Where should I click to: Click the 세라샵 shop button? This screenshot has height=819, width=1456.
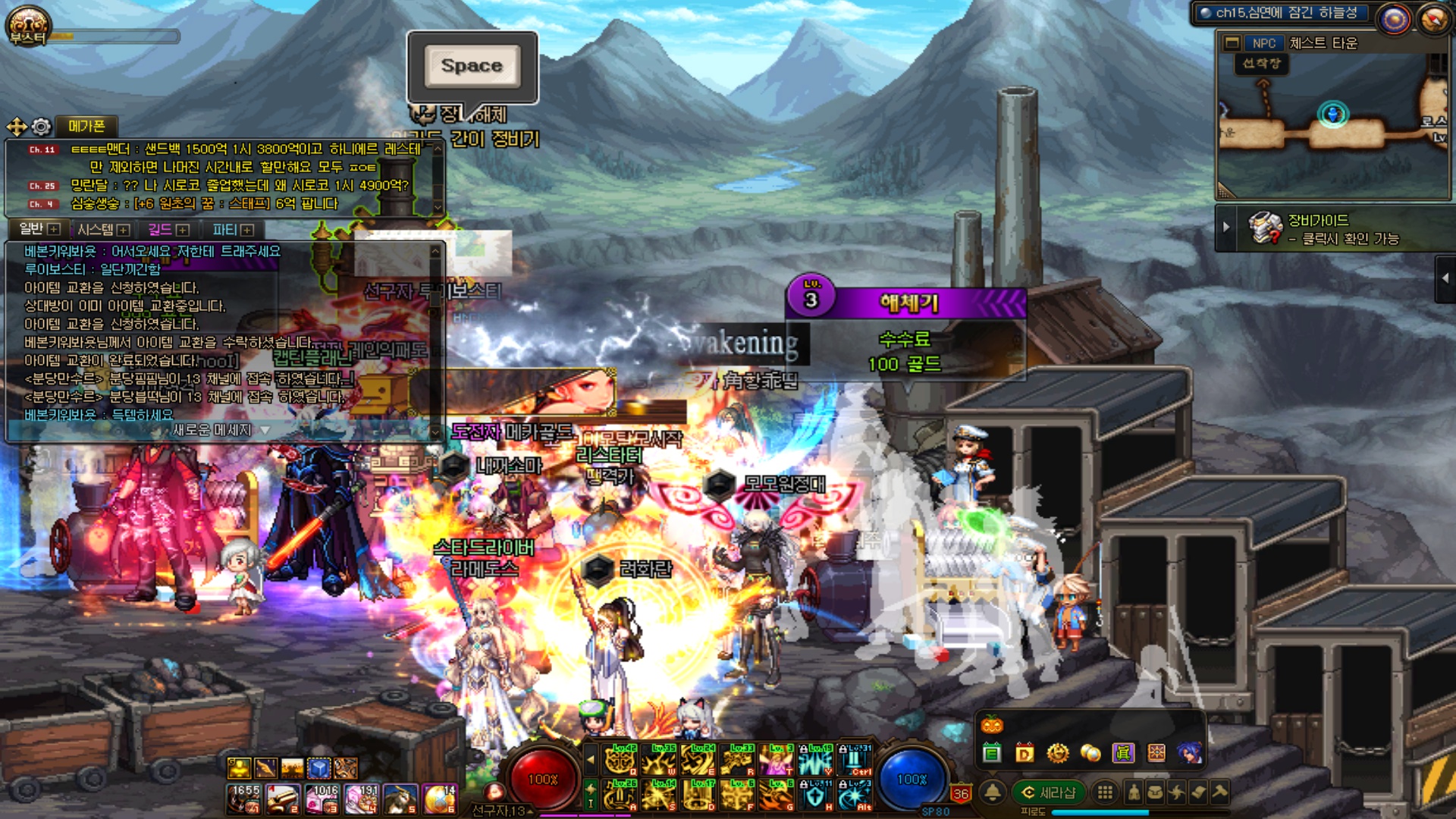click(1050, 792)
